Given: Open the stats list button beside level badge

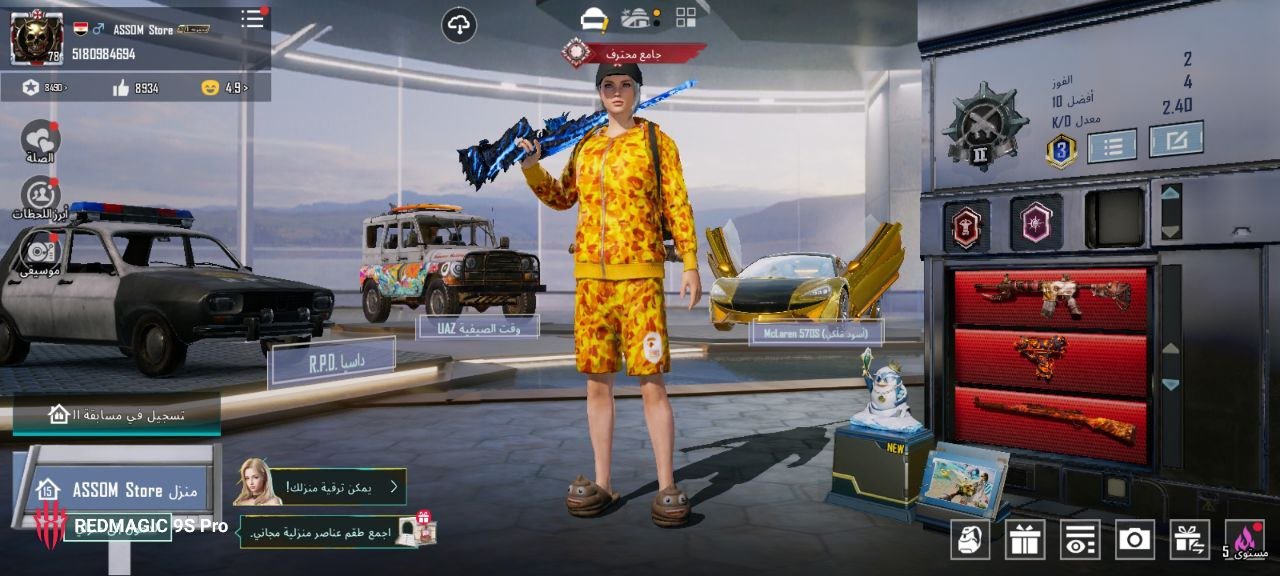Looking at the screenshot, I should [1112, 146].
